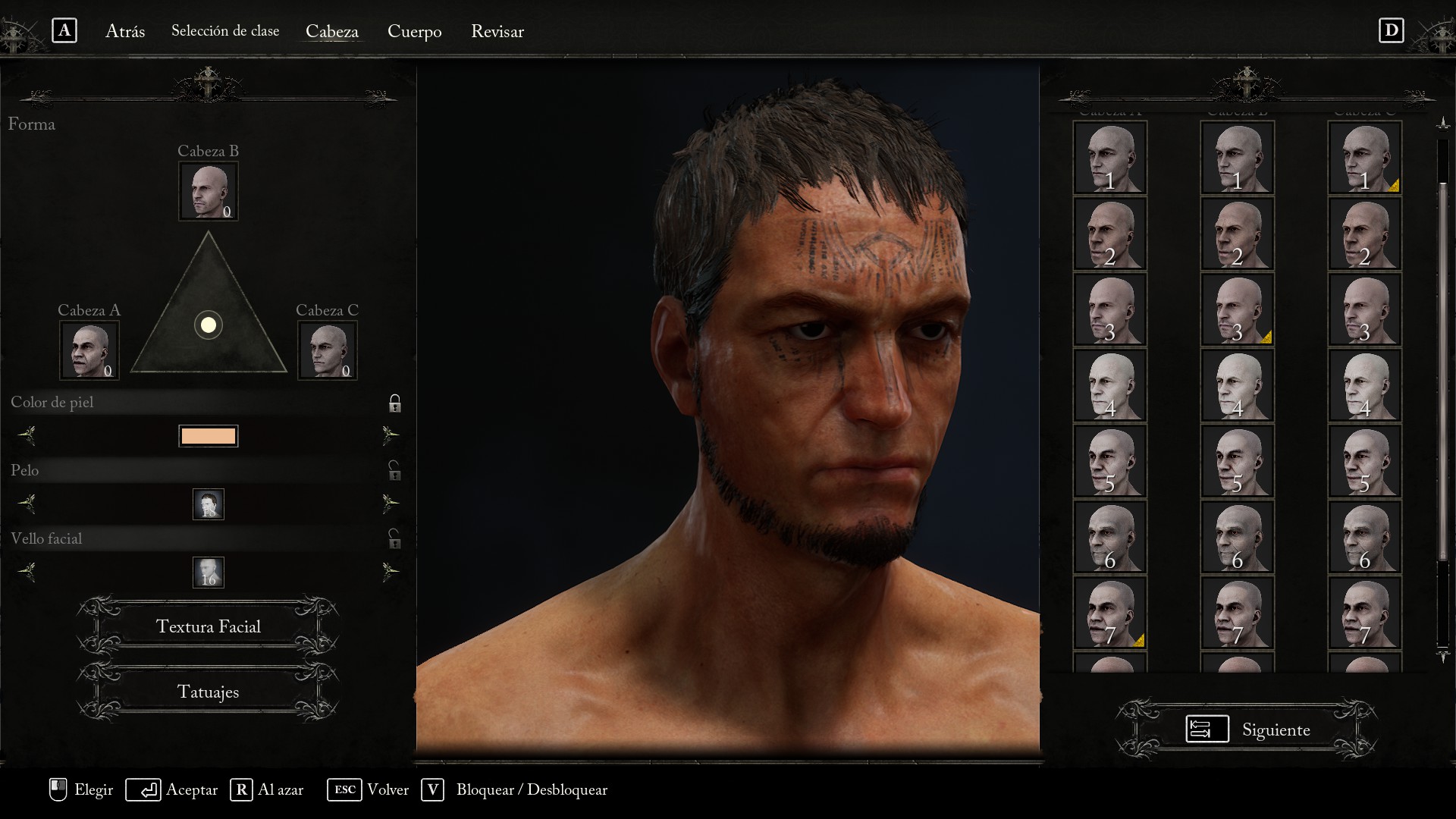This screenshot has width=1456, height=819.
Task: Choose the previous Pelo hairstyle arrow
Action: [x=27, y=504]
